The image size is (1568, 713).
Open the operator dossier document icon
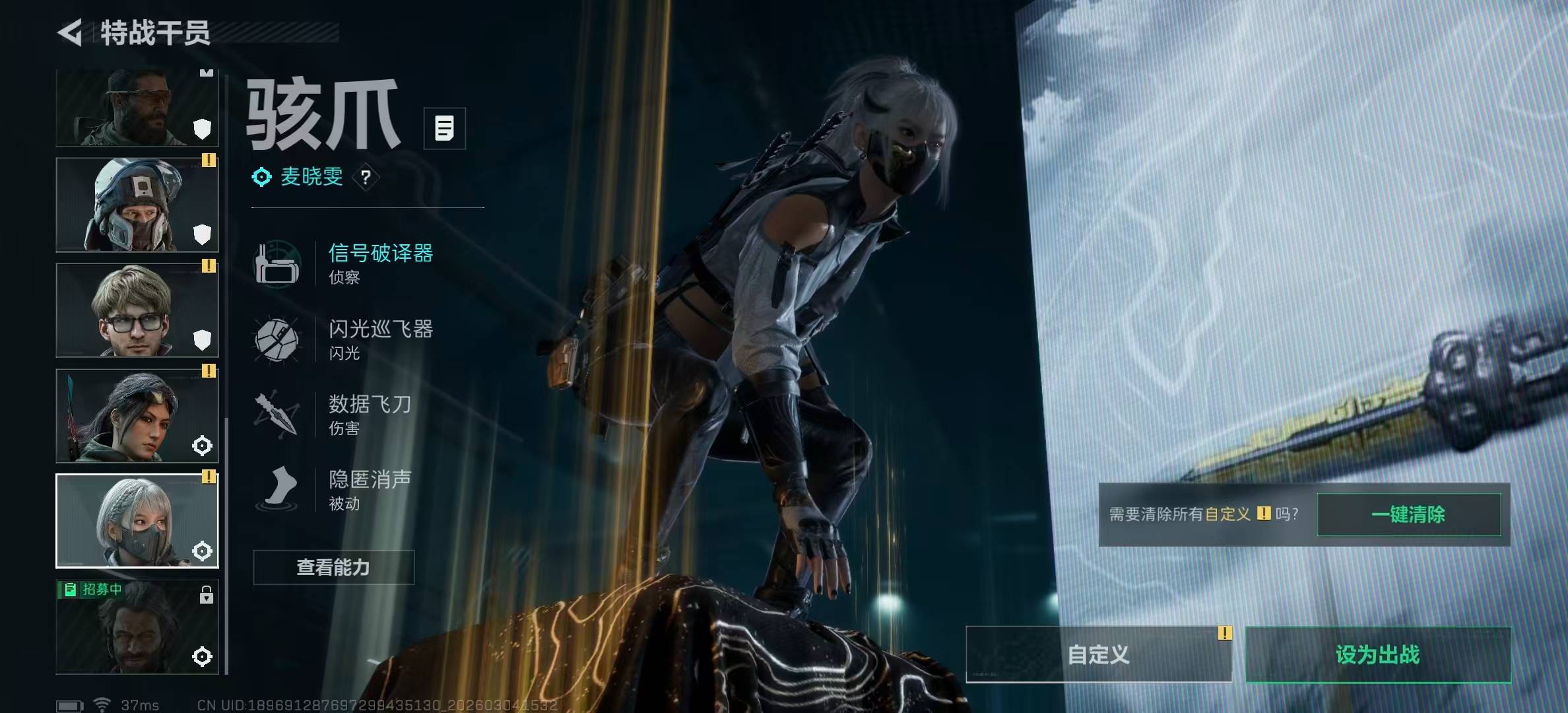(444, 128)
